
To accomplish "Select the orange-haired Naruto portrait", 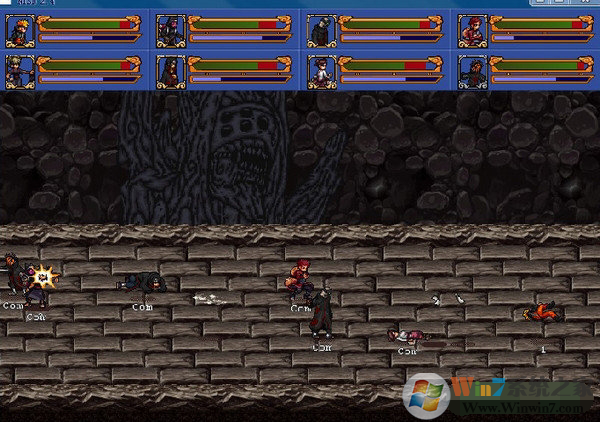I will point(21,30).
